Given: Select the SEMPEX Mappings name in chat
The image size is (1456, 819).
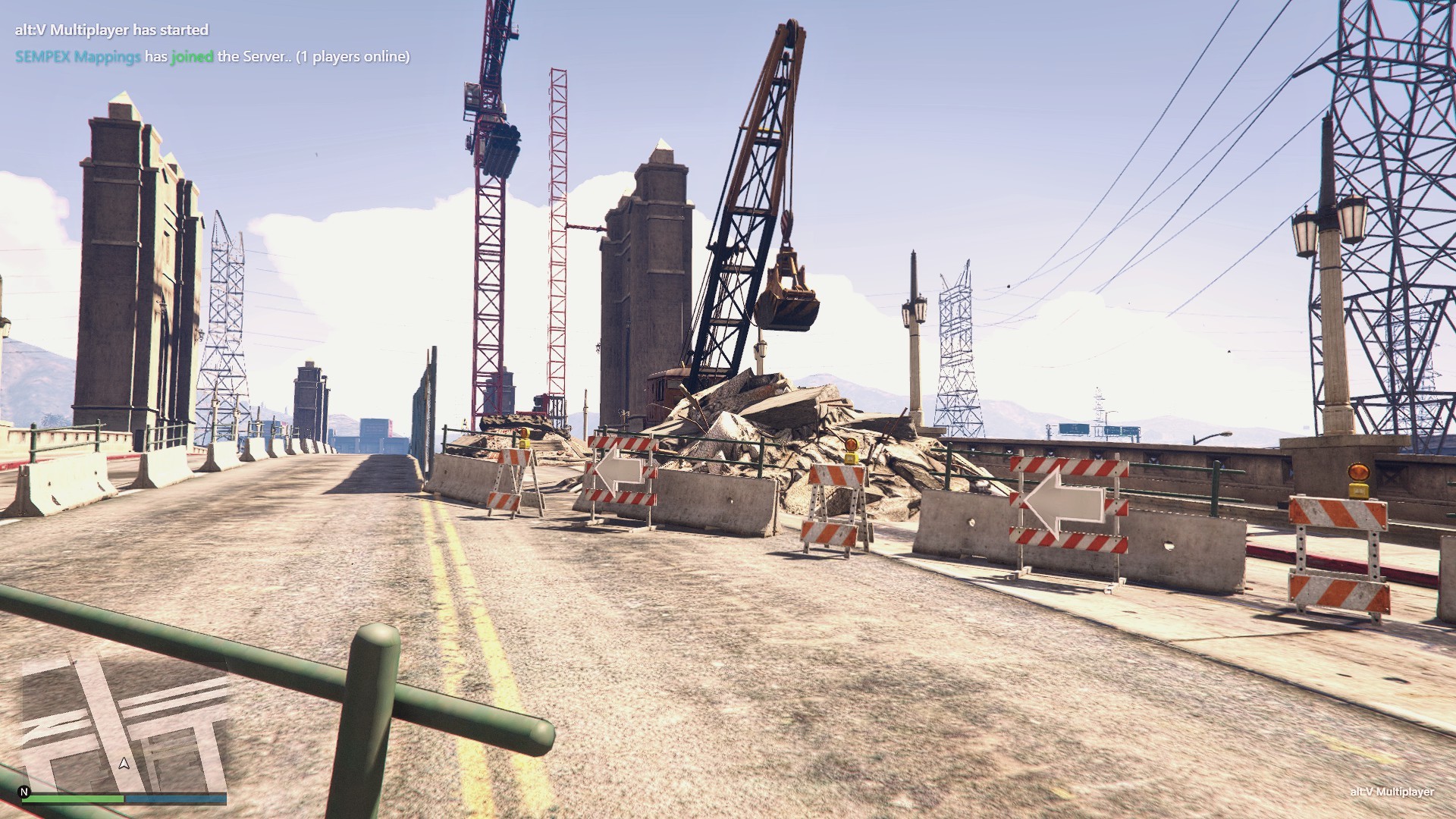Looking at the screenshot, I should click(x=77, y=57).
